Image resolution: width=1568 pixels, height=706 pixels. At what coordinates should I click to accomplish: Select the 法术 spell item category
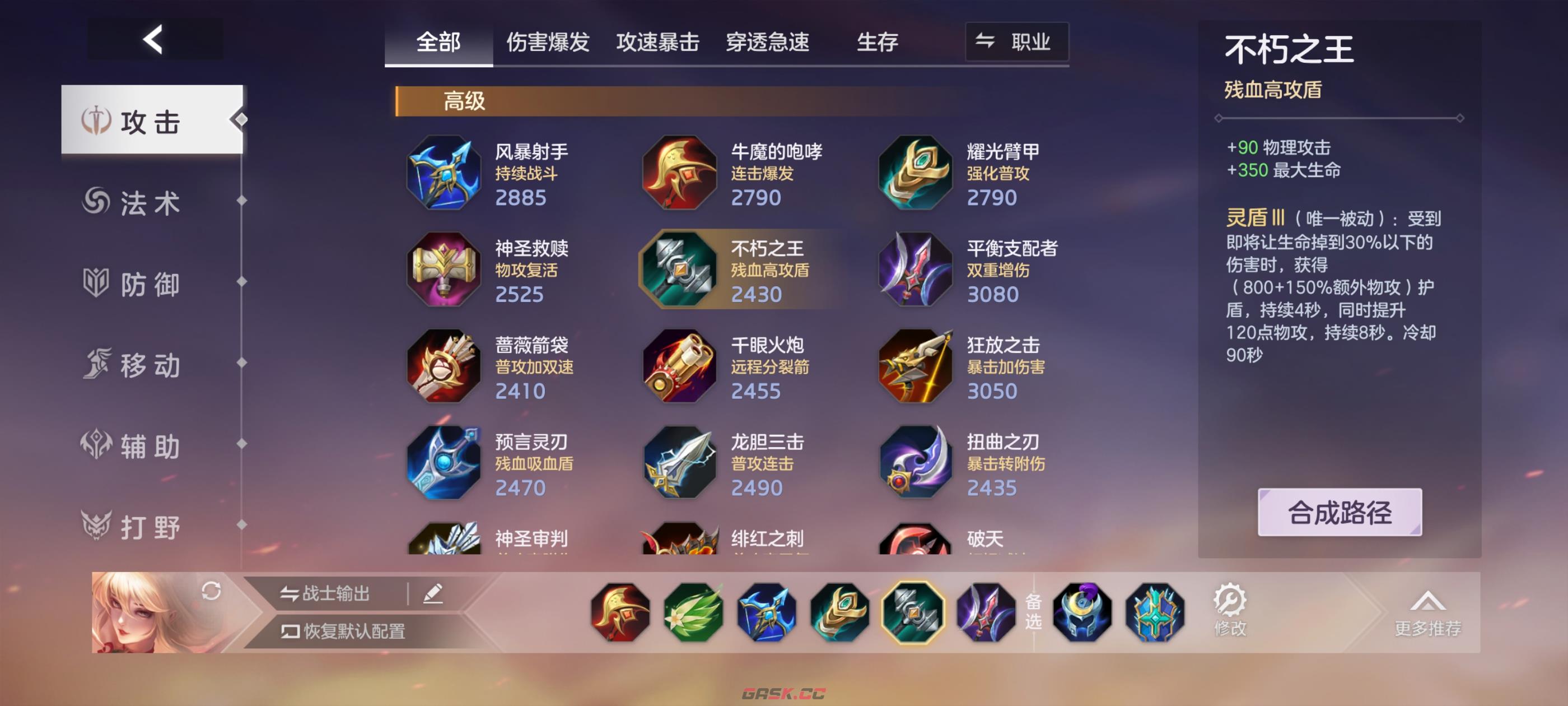[x=151, y=203]
